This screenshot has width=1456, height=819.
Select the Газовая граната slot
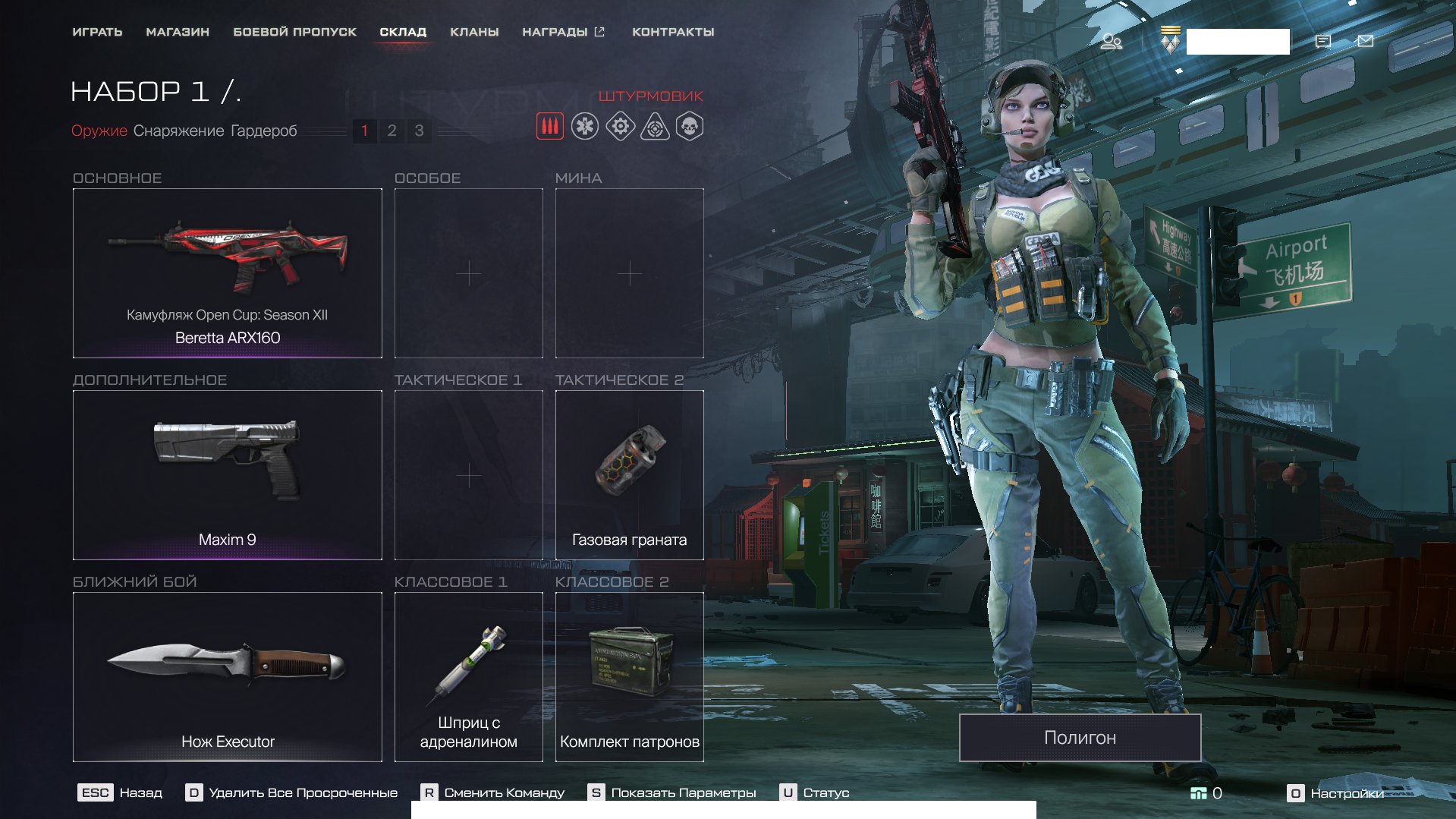tap(629, 475)
